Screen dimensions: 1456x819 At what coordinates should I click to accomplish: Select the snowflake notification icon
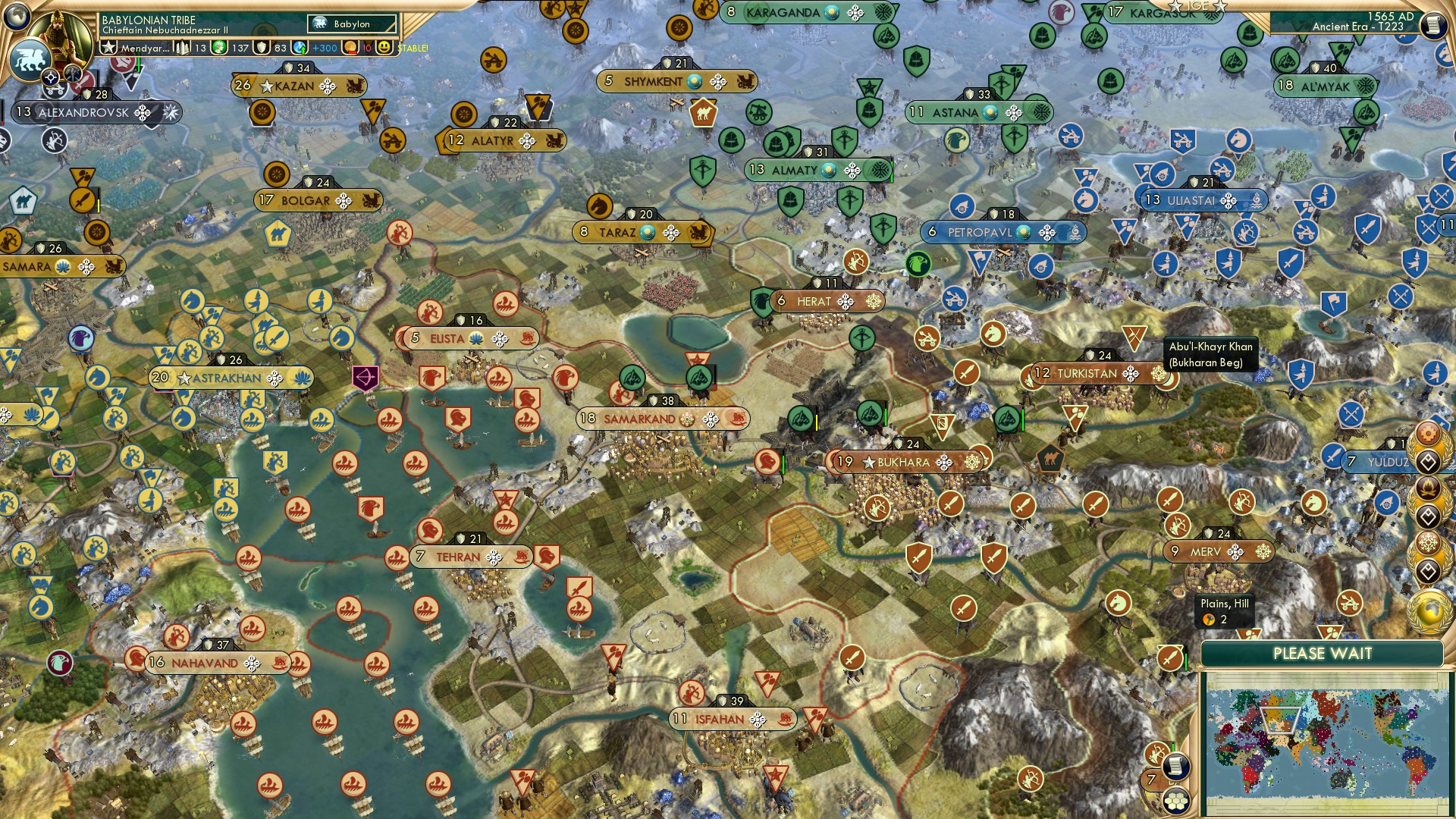[x=1426, y=542]
